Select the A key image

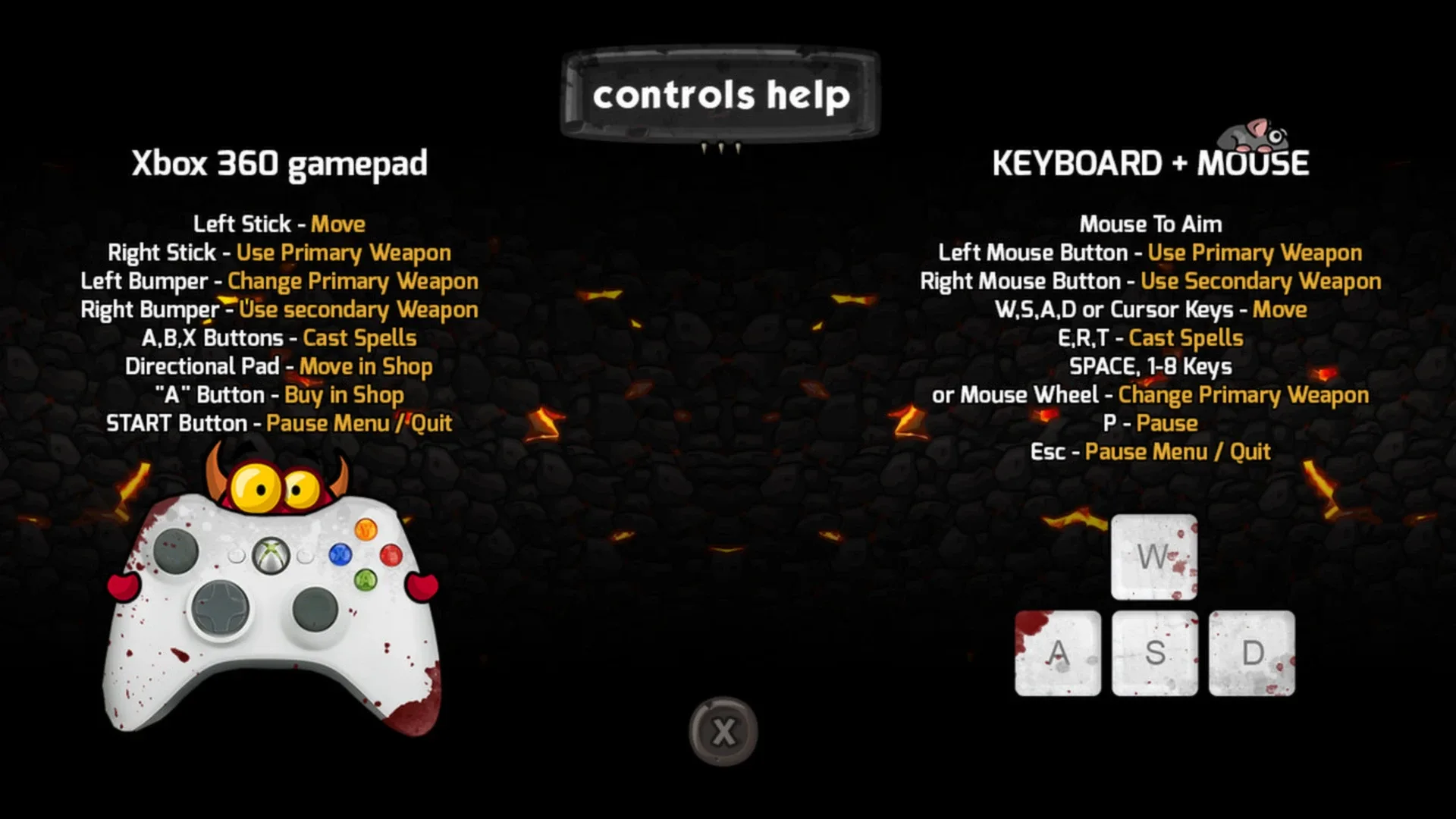coord(1057,654)
